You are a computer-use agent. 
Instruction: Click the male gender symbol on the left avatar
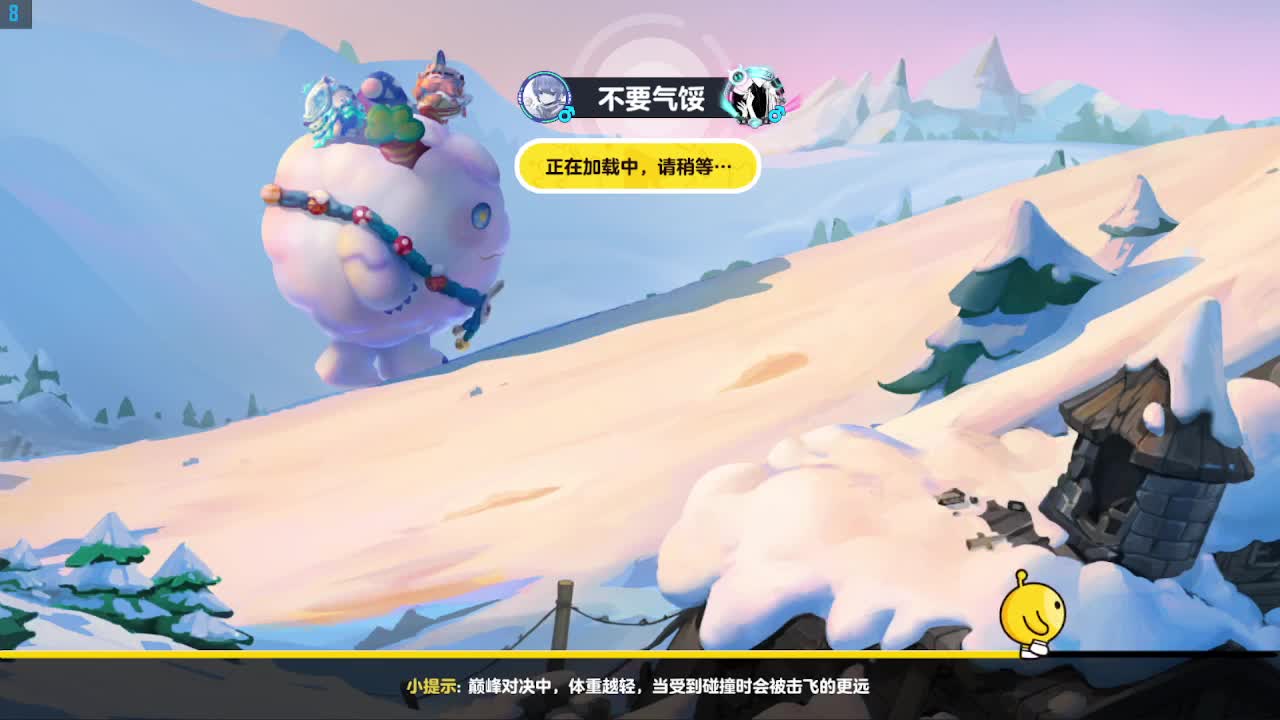tap(566, 115)
